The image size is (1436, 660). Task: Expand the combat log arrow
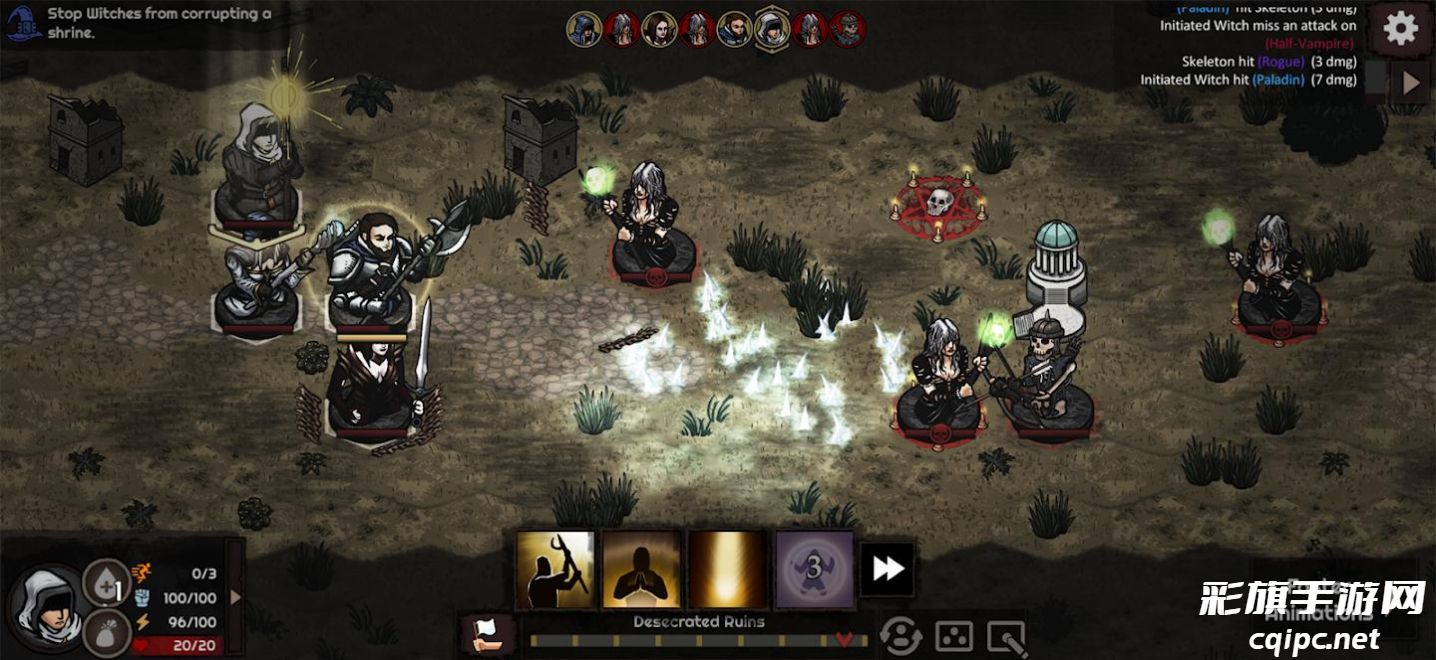click(x=1411, y=83)
